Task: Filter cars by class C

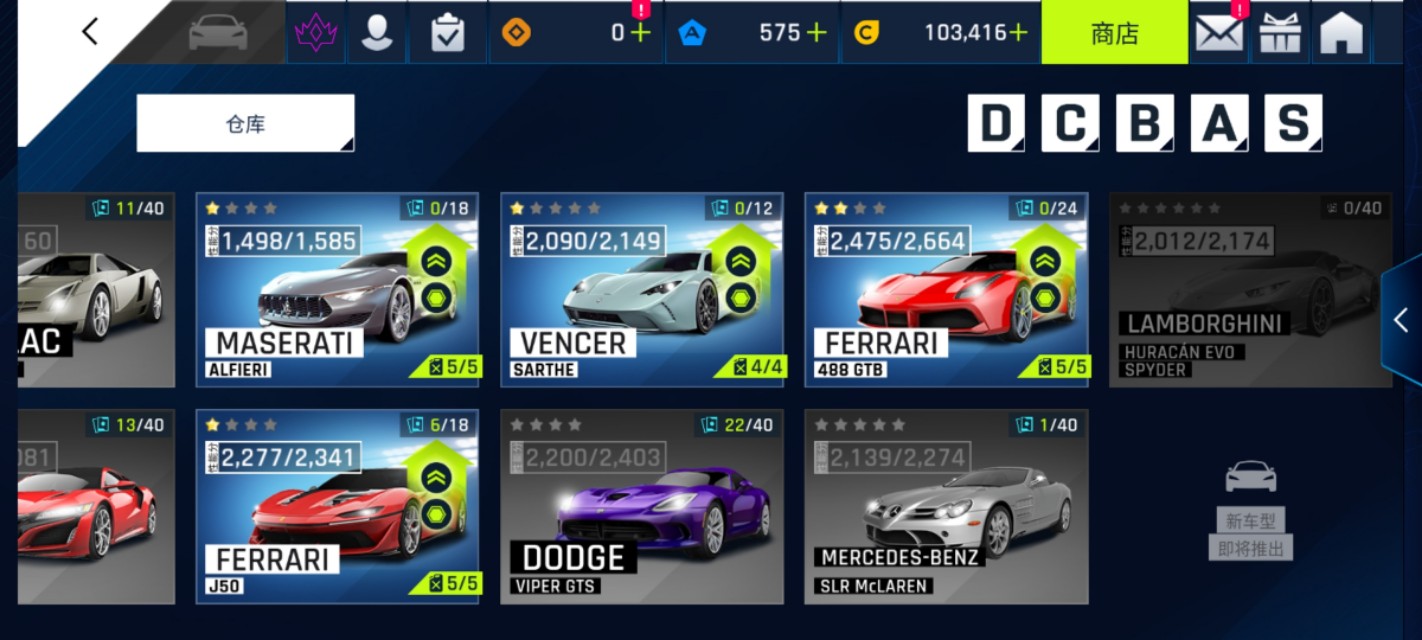Action: click(x=1070, y=124)
